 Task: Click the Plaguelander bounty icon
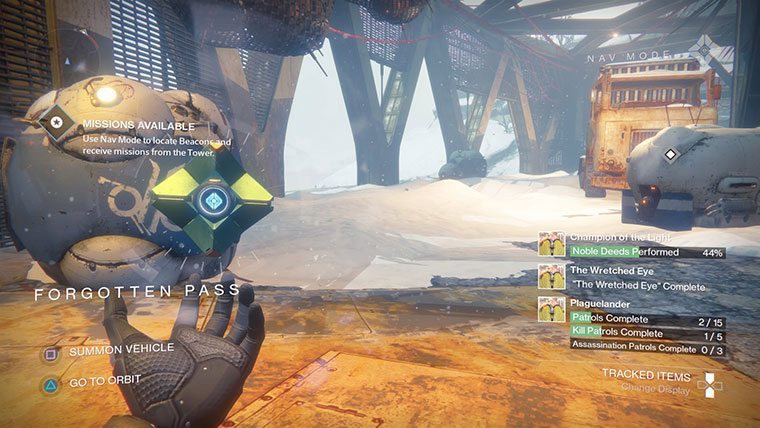pyautogui.click(x=551, y=309)
